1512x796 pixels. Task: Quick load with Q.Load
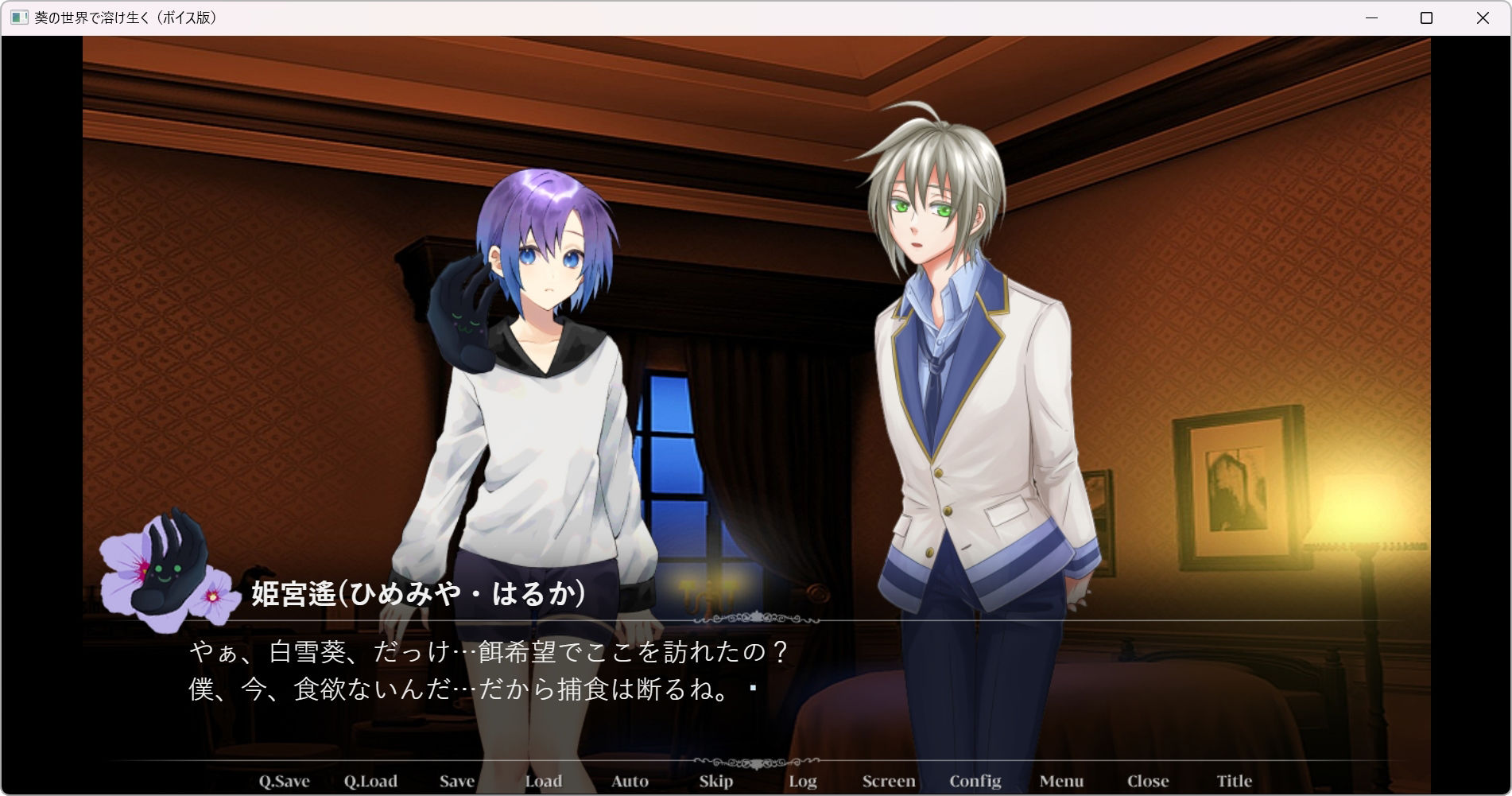(x=370, y=781)
